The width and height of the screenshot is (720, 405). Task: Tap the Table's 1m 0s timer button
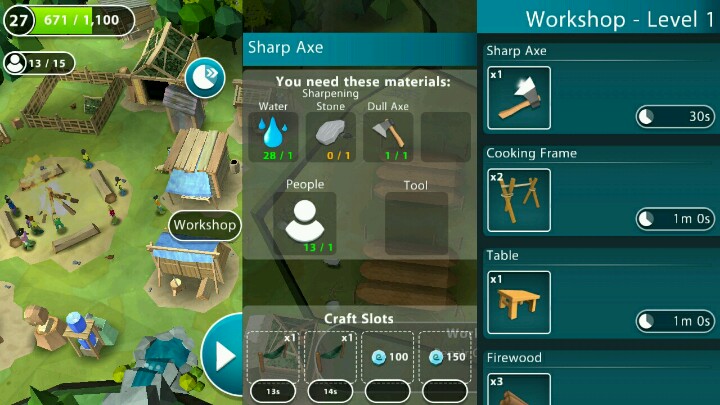click(x=675, y=321)
